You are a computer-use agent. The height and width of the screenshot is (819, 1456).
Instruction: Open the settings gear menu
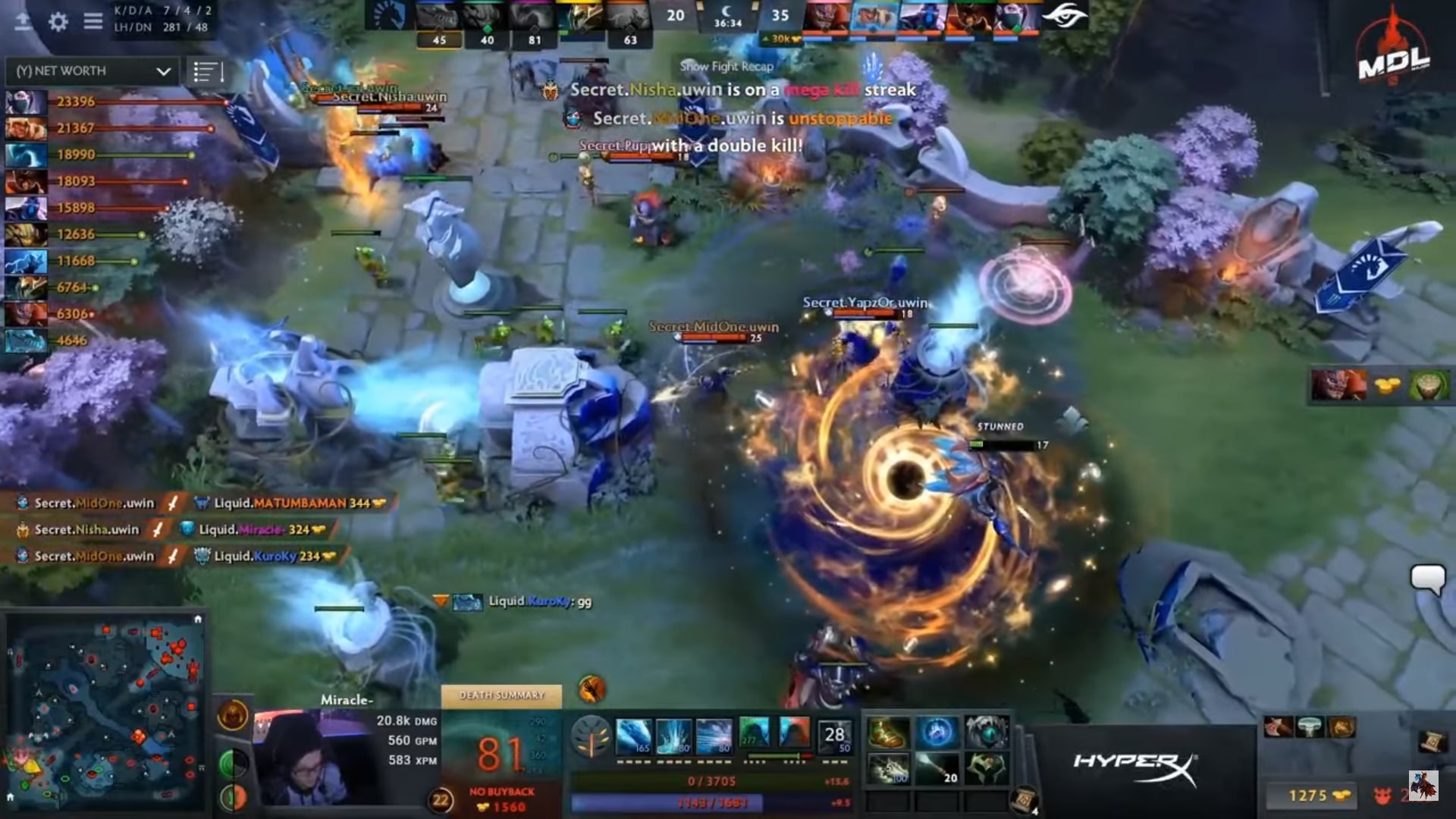58,21
